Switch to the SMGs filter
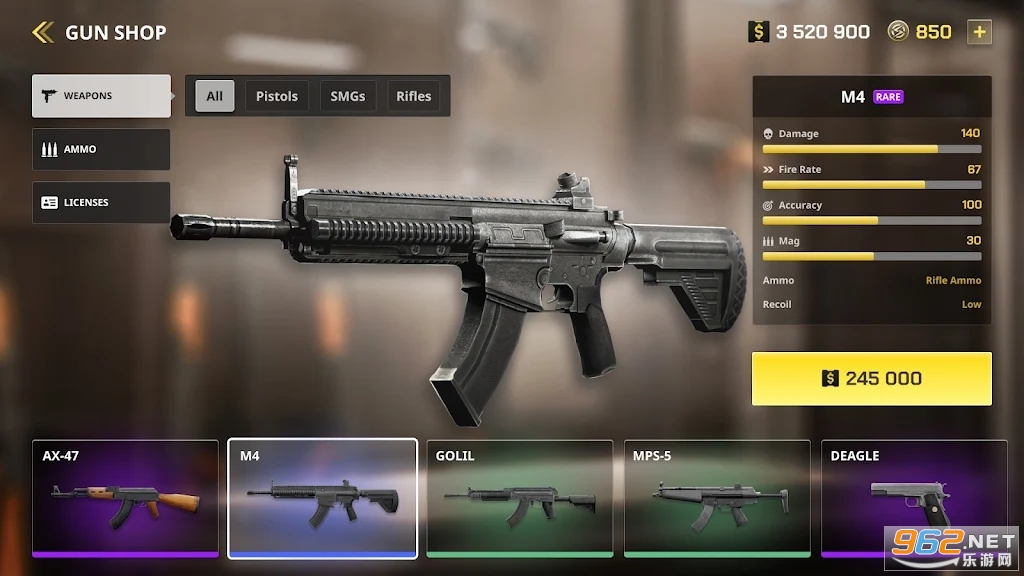 pos(348,96)
